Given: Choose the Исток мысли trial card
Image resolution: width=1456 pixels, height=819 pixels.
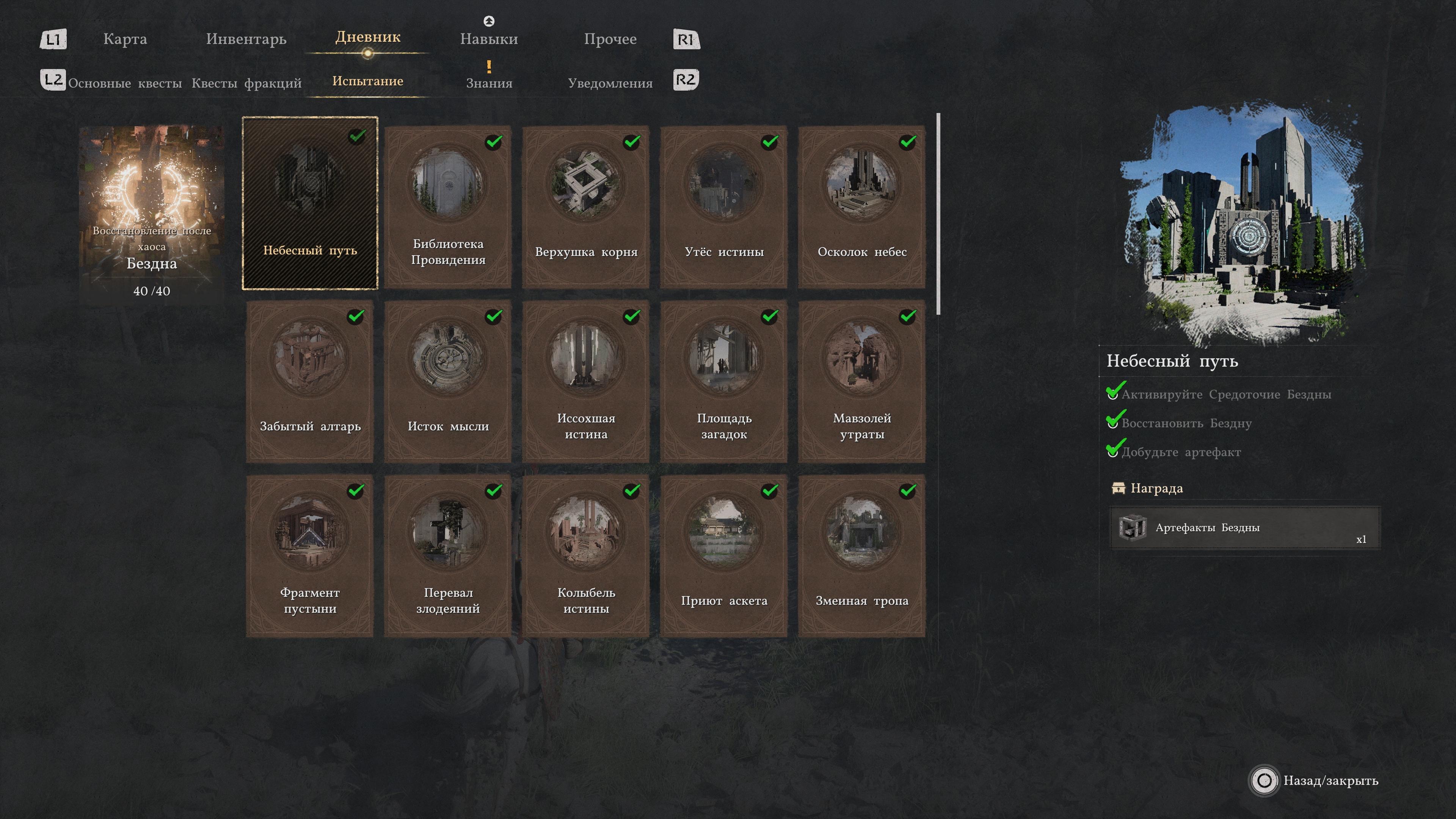Looking at the screenshot, I should (x=448, y=381).
